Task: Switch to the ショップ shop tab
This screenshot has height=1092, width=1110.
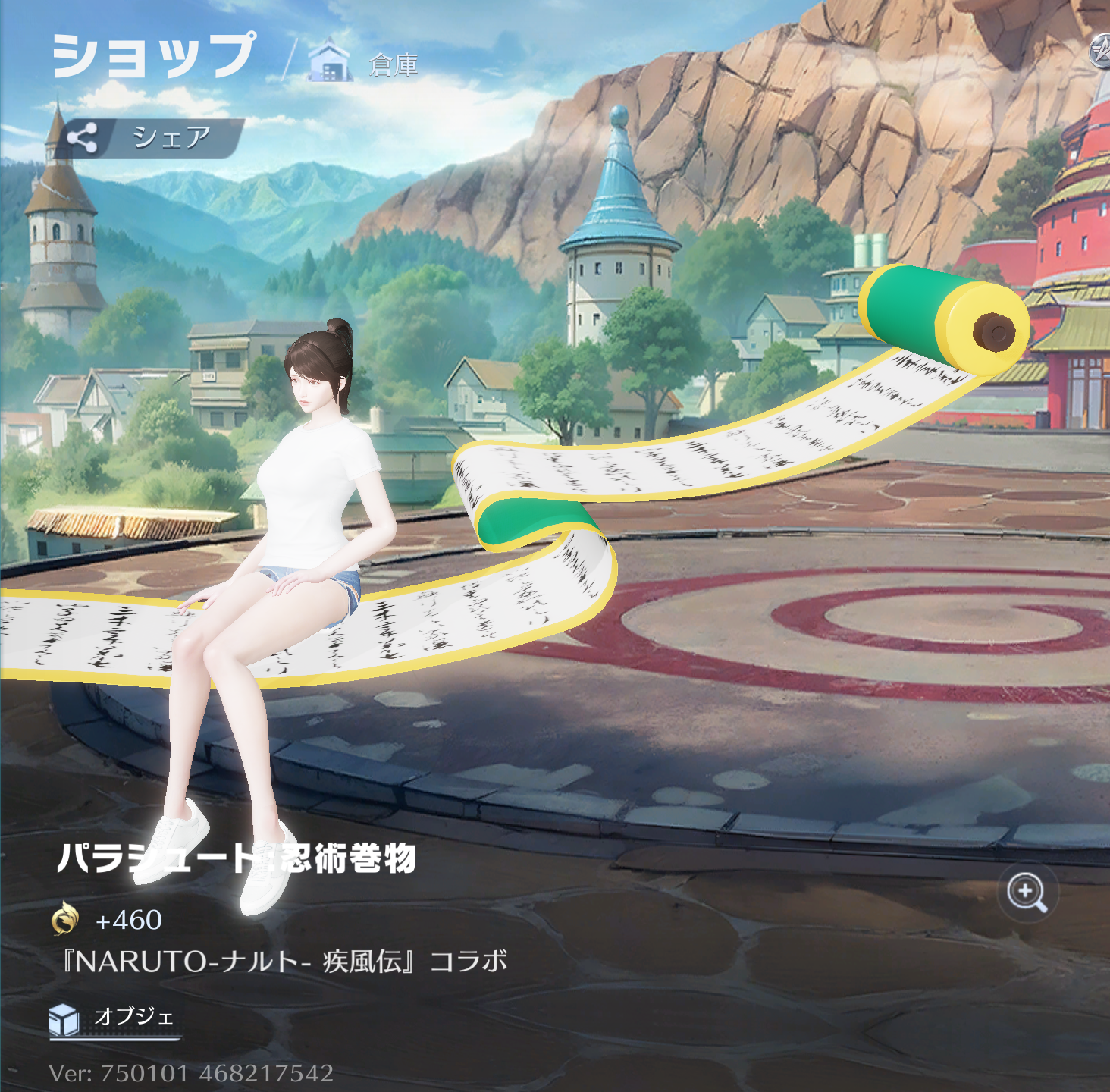Action: 153,55
